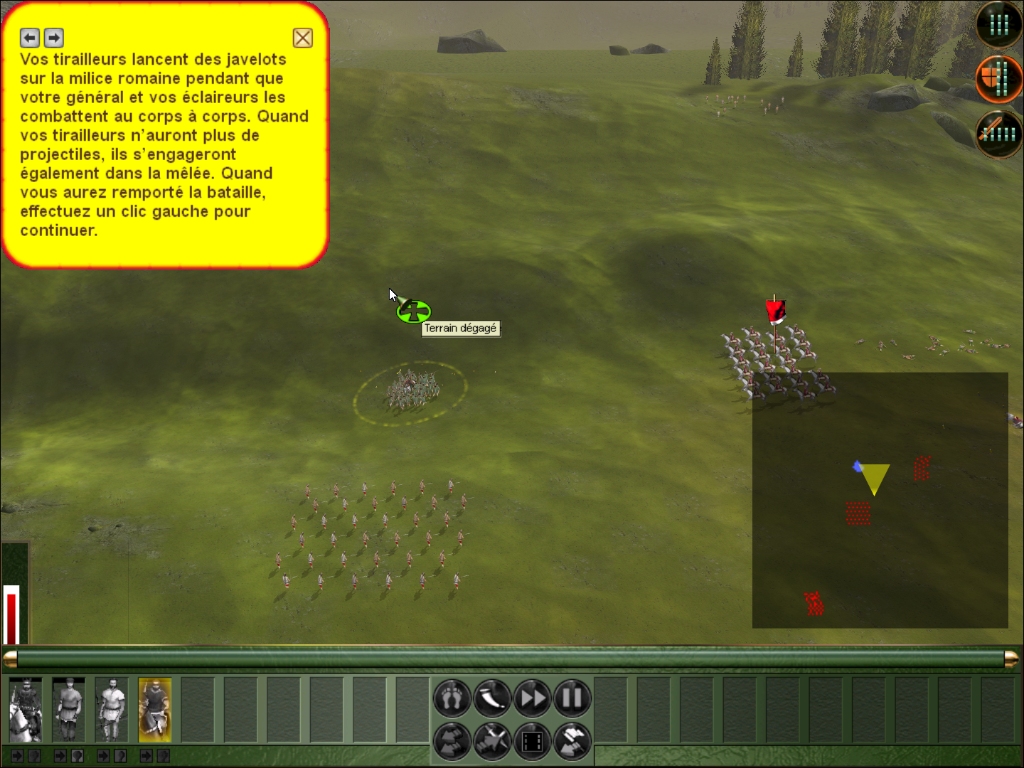Viewport: 1024px width, 768px height.
Task: Toggle the orange shield defensive formation
Action: click(998, 79)
